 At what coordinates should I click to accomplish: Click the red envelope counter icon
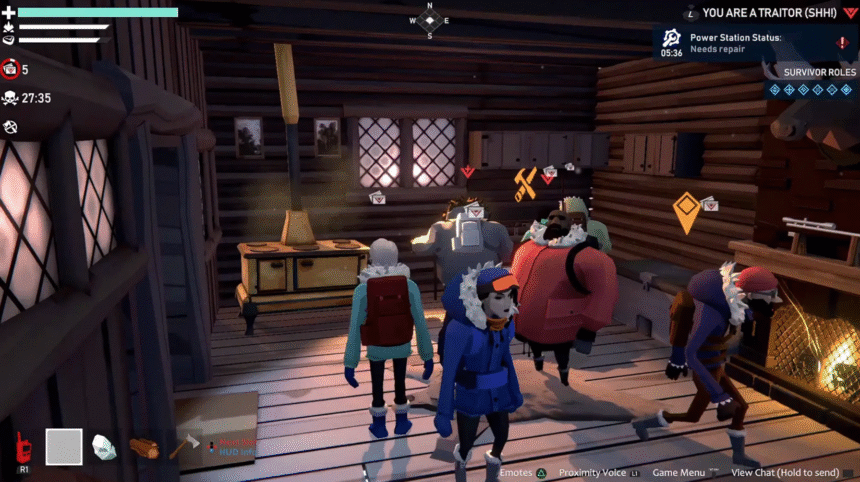11,69
